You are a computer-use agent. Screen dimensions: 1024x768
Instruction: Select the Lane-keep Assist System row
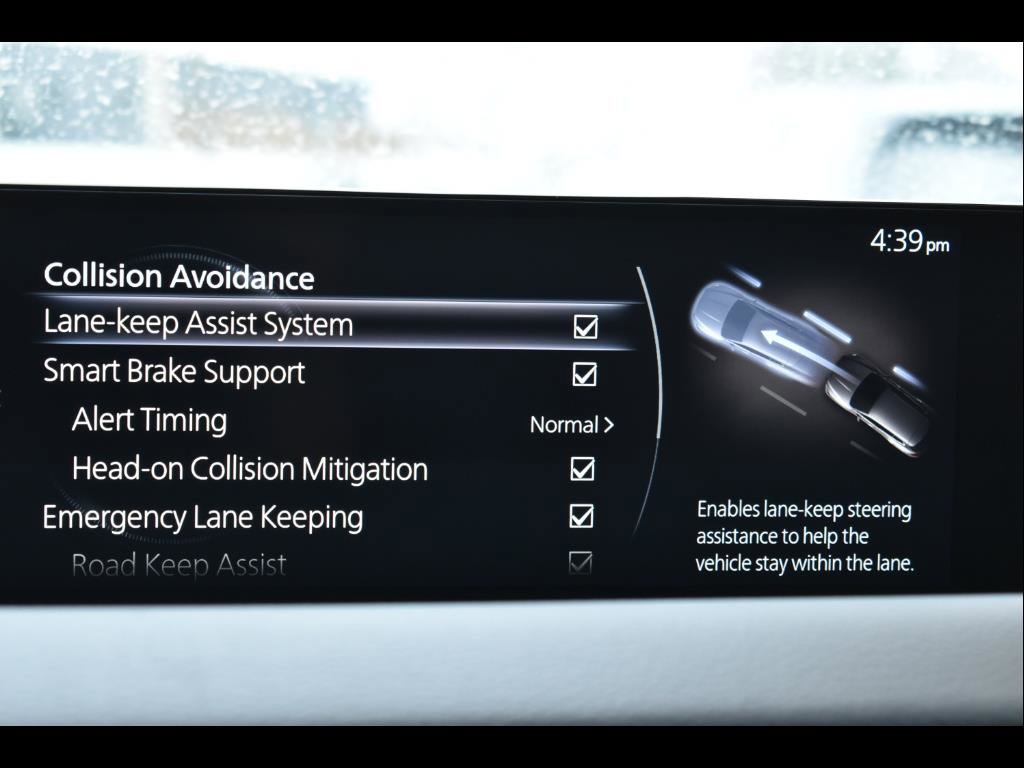click(x=198, y=324)
